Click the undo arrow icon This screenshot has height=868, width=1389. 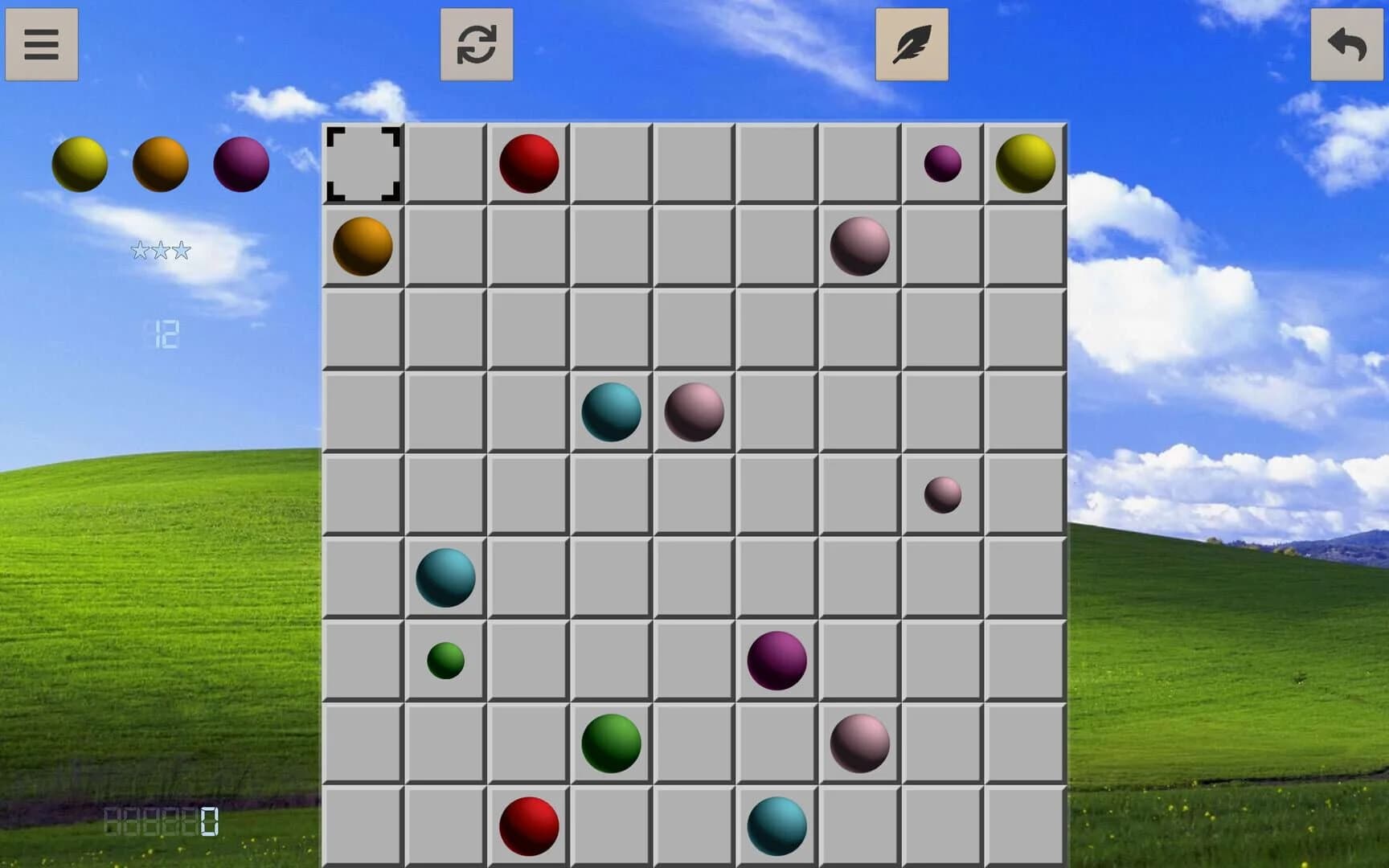pos(1347,44)
